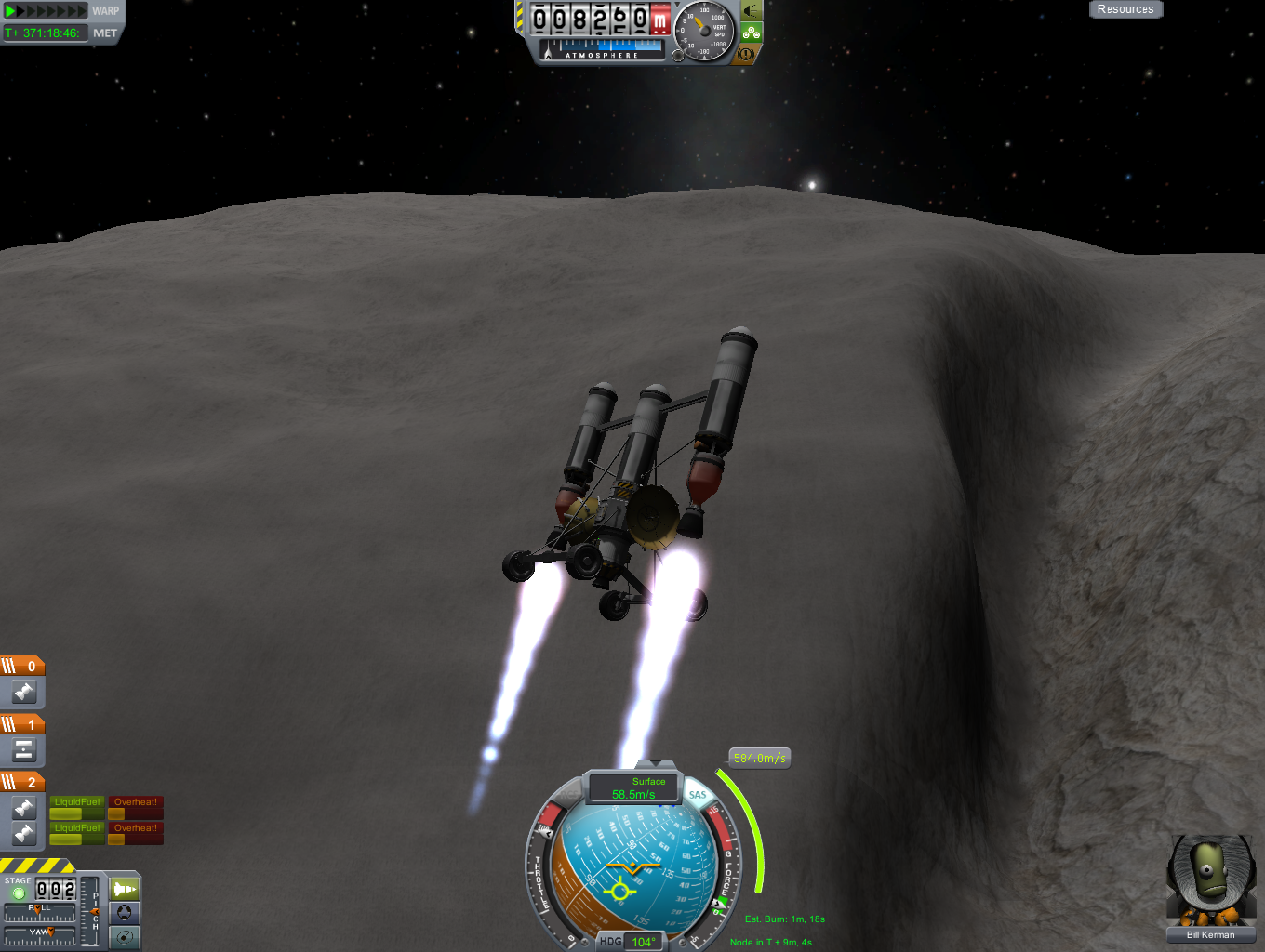The height and width of the screenshot is (952, 1265).
Task: Select the engine icon in stage 0
Action: [x=24, y=692]
